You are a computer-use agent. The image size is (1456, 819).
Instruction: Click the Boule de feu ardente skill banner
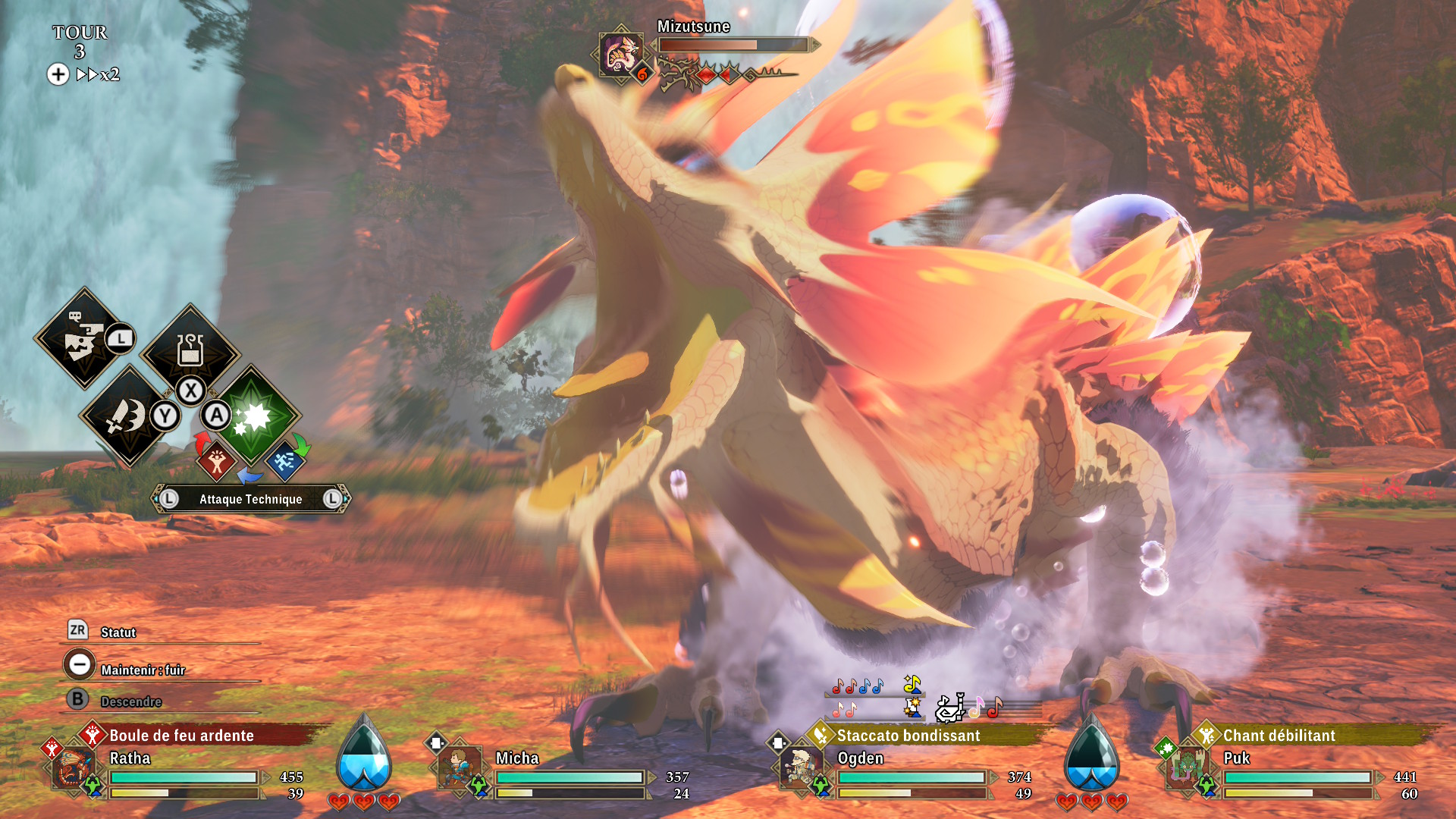pyautogui.click(x=181, y=736)
